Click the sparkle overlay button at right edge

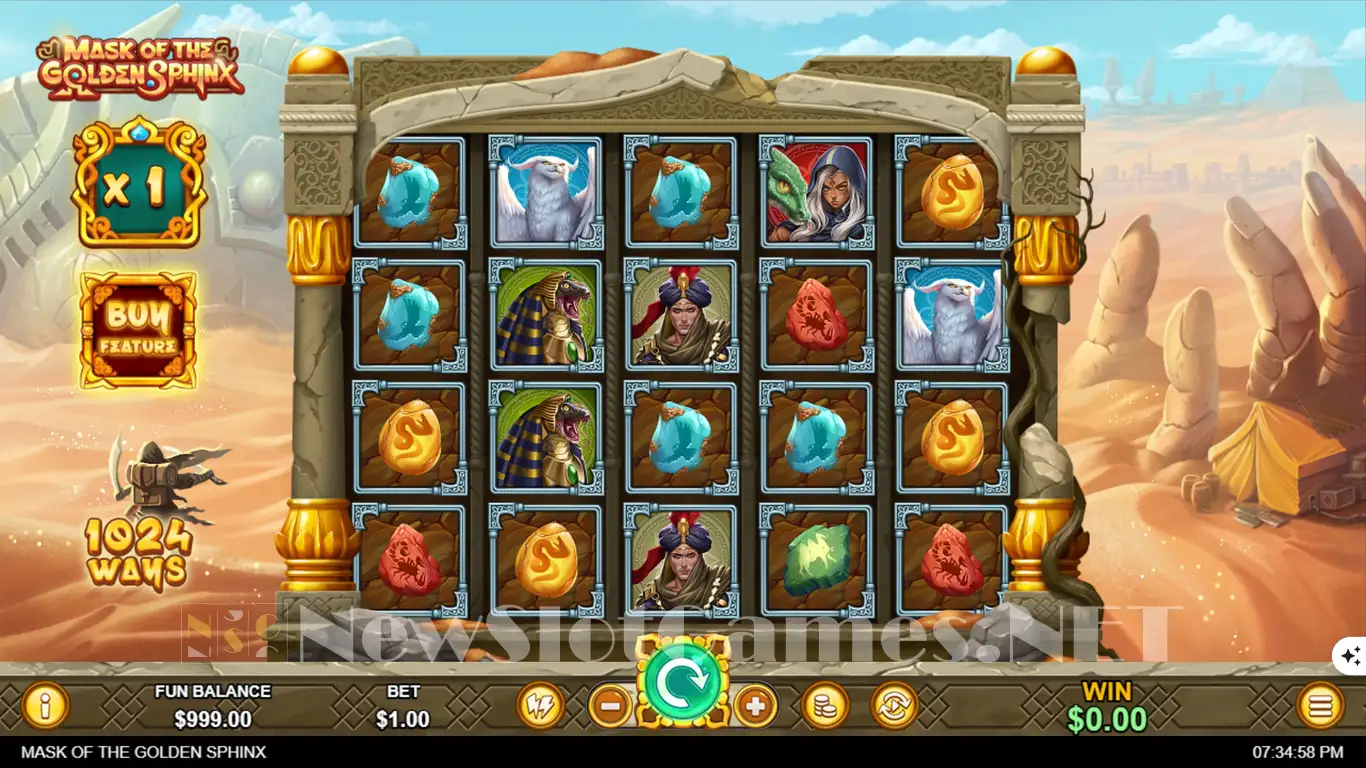[1350, 656]
